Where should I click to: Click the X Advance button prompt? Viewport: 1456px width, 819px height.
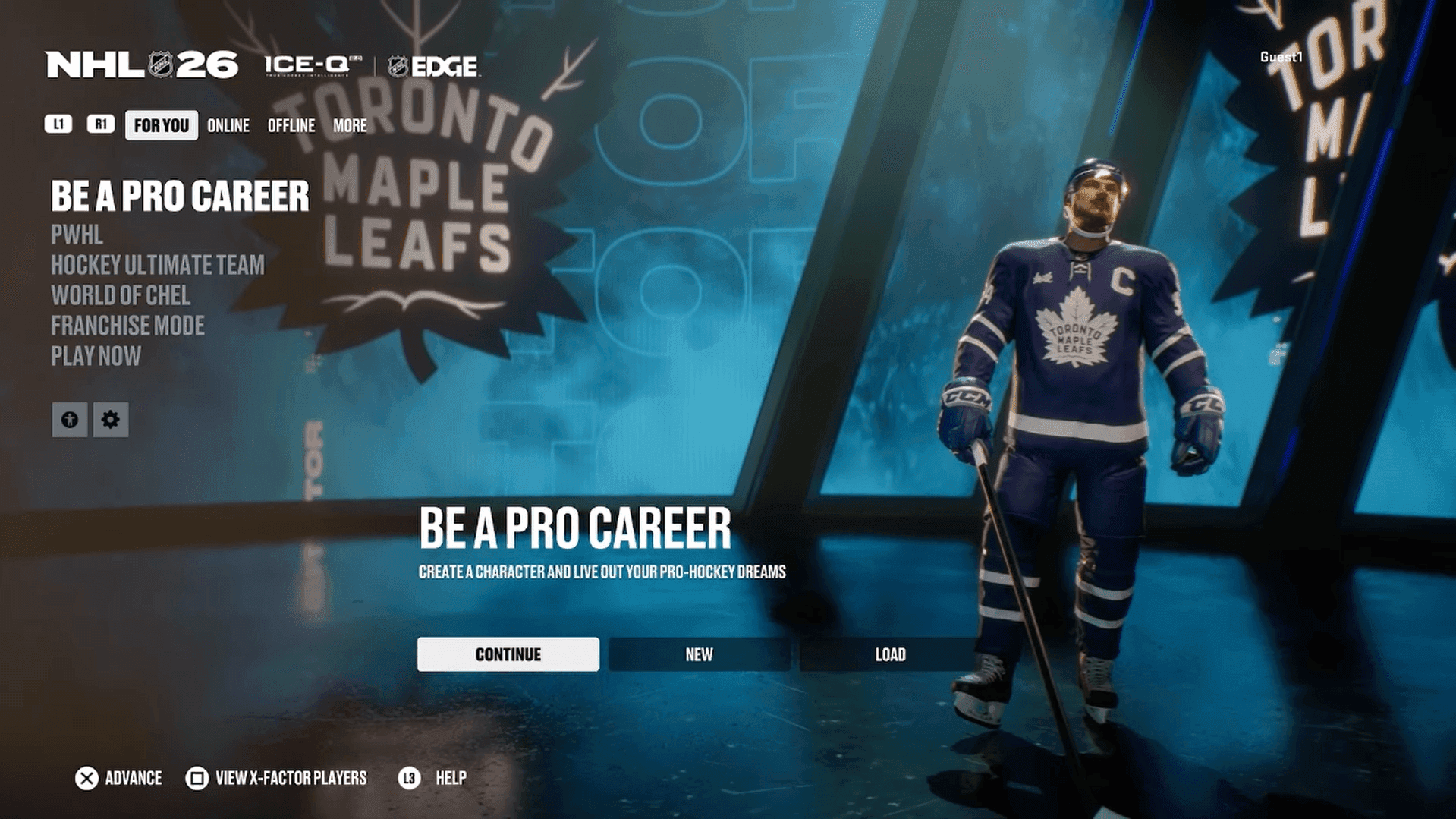[118, 778]
